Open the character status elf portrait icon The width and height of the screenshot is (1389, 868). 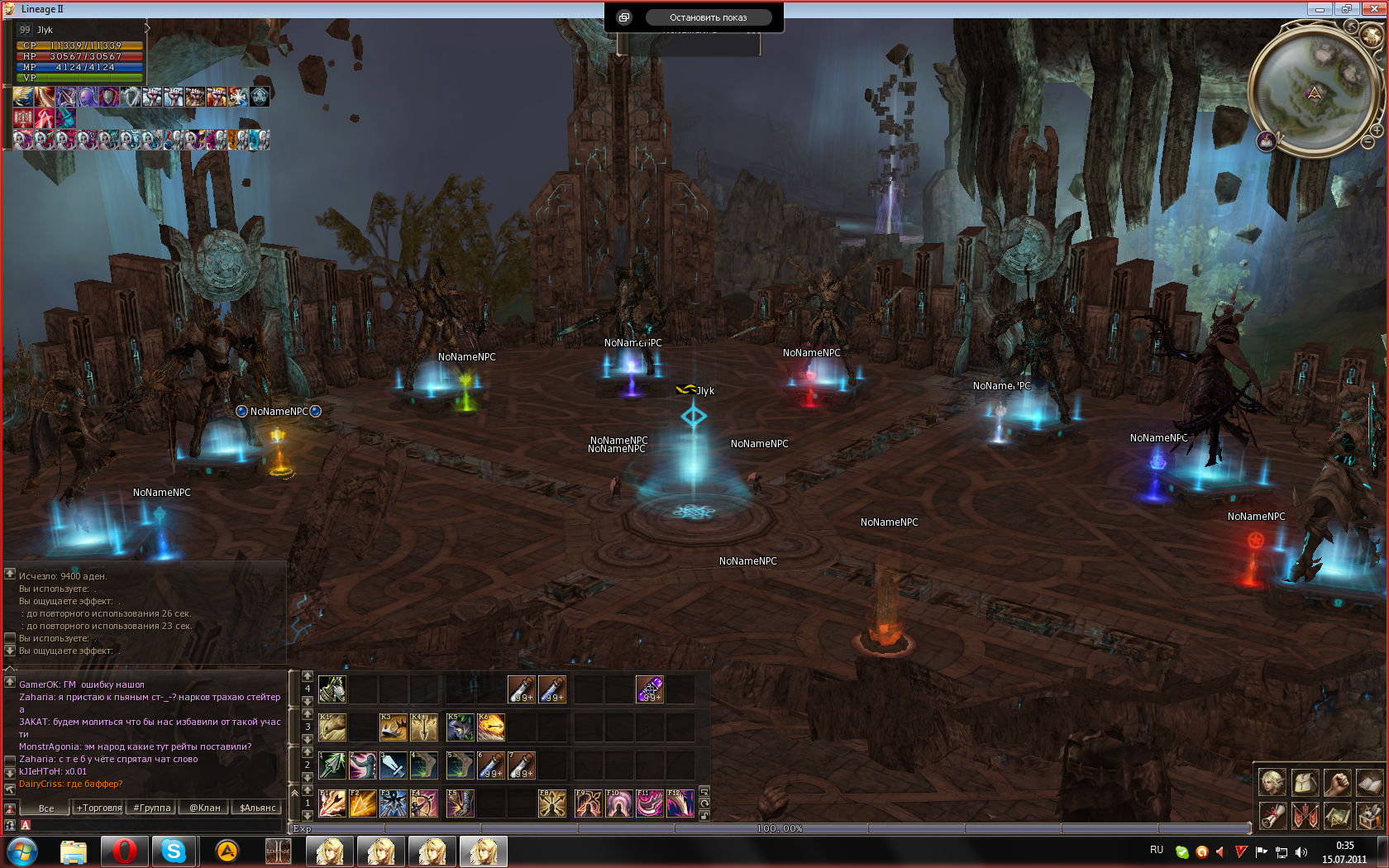point(1272,781)
